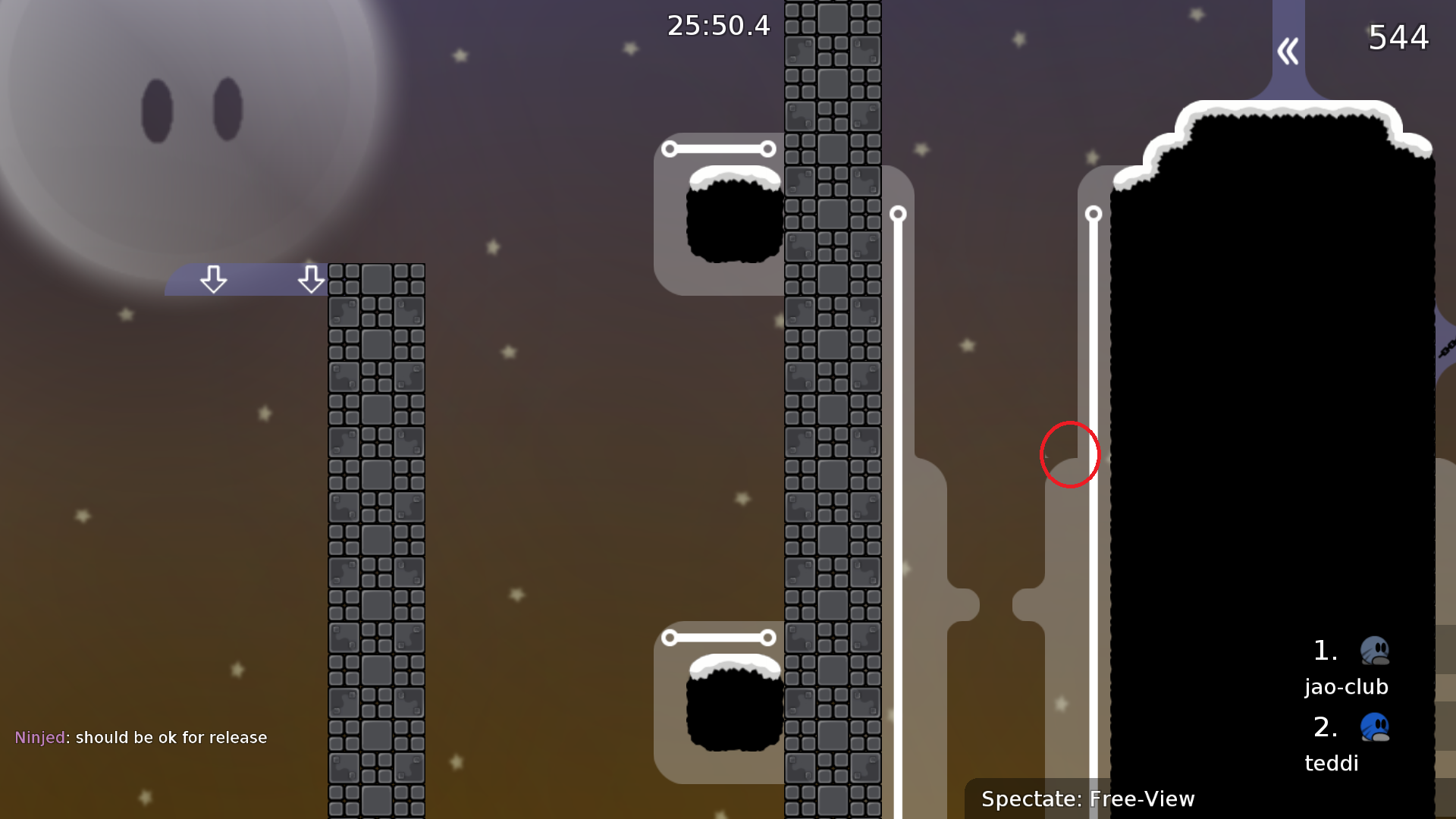
Task: Click the lower rope's right anchor dot
Action: click(x=770, y=637)
